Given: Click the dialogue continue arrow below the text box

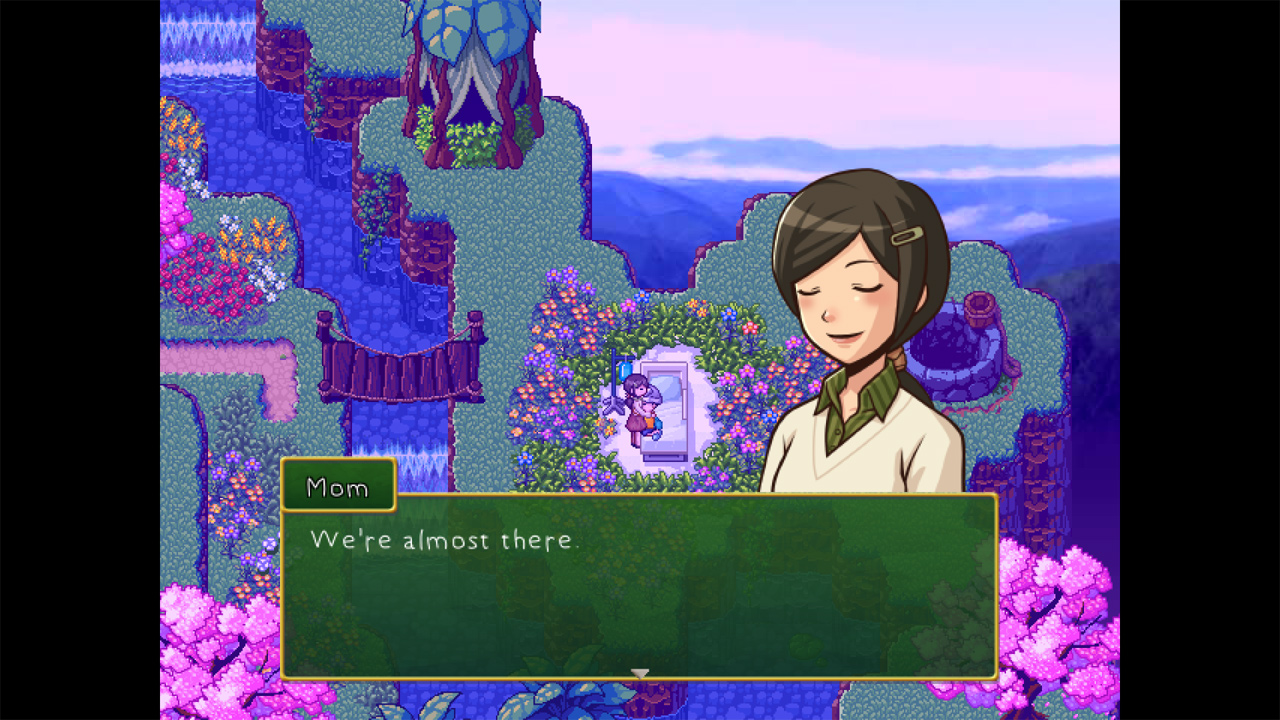Looking at the screenshot, I should pyautogui.click(x=639, y=673).
